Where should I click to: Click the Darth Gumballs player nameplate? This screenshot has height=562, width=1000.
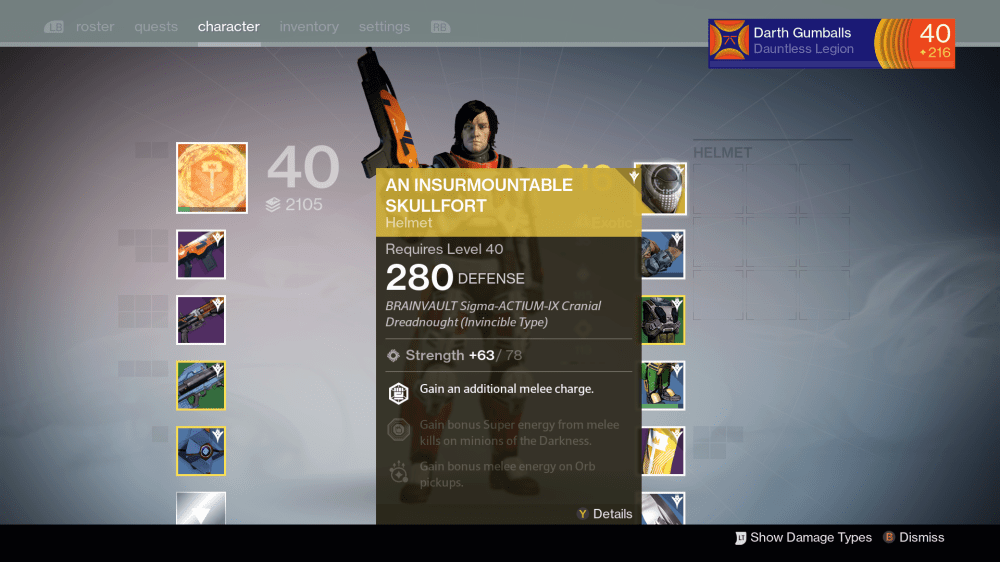click(x=831, y=44)
